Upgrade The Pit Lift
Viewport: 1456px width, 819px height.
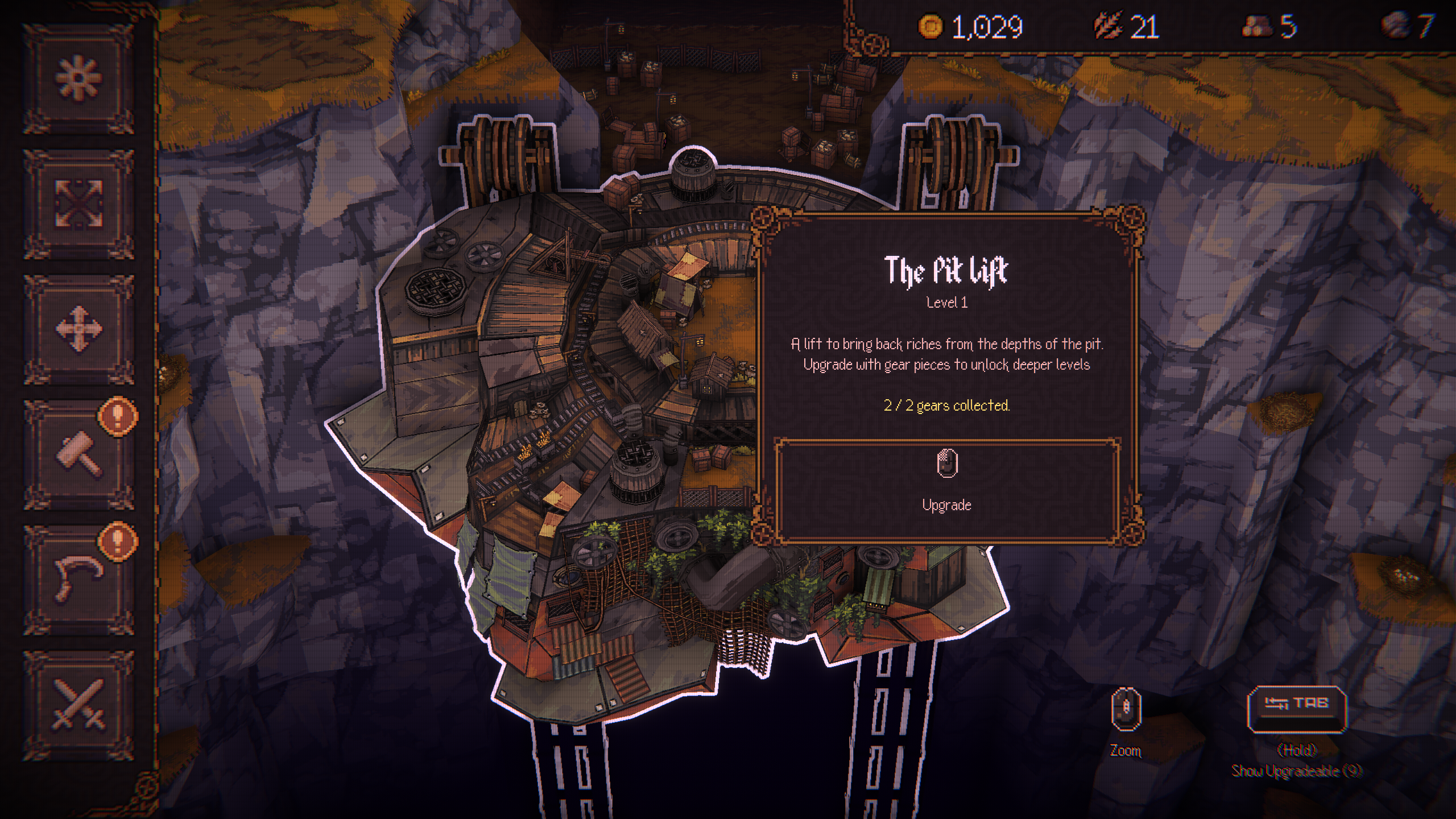click(x=947, y=489)
